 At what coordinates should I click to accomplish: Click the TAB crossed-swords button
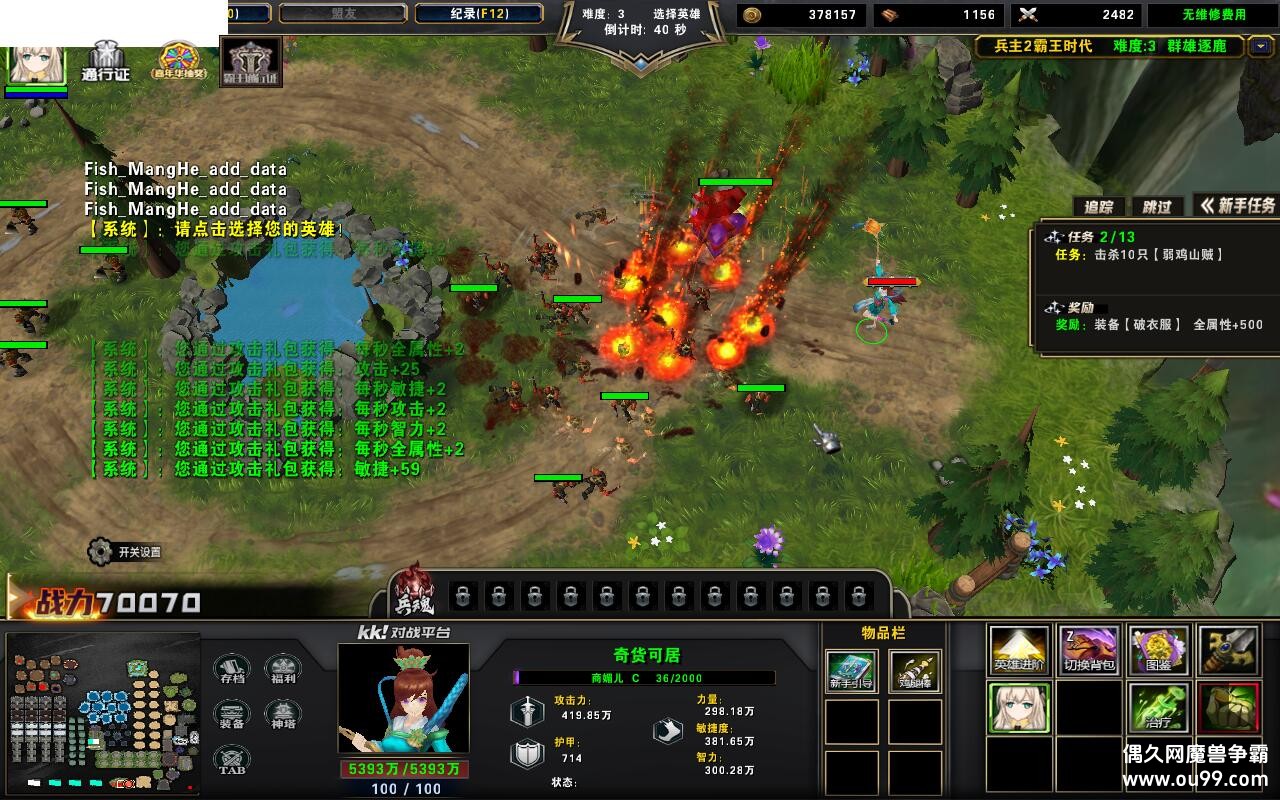(x=232, y=760)
